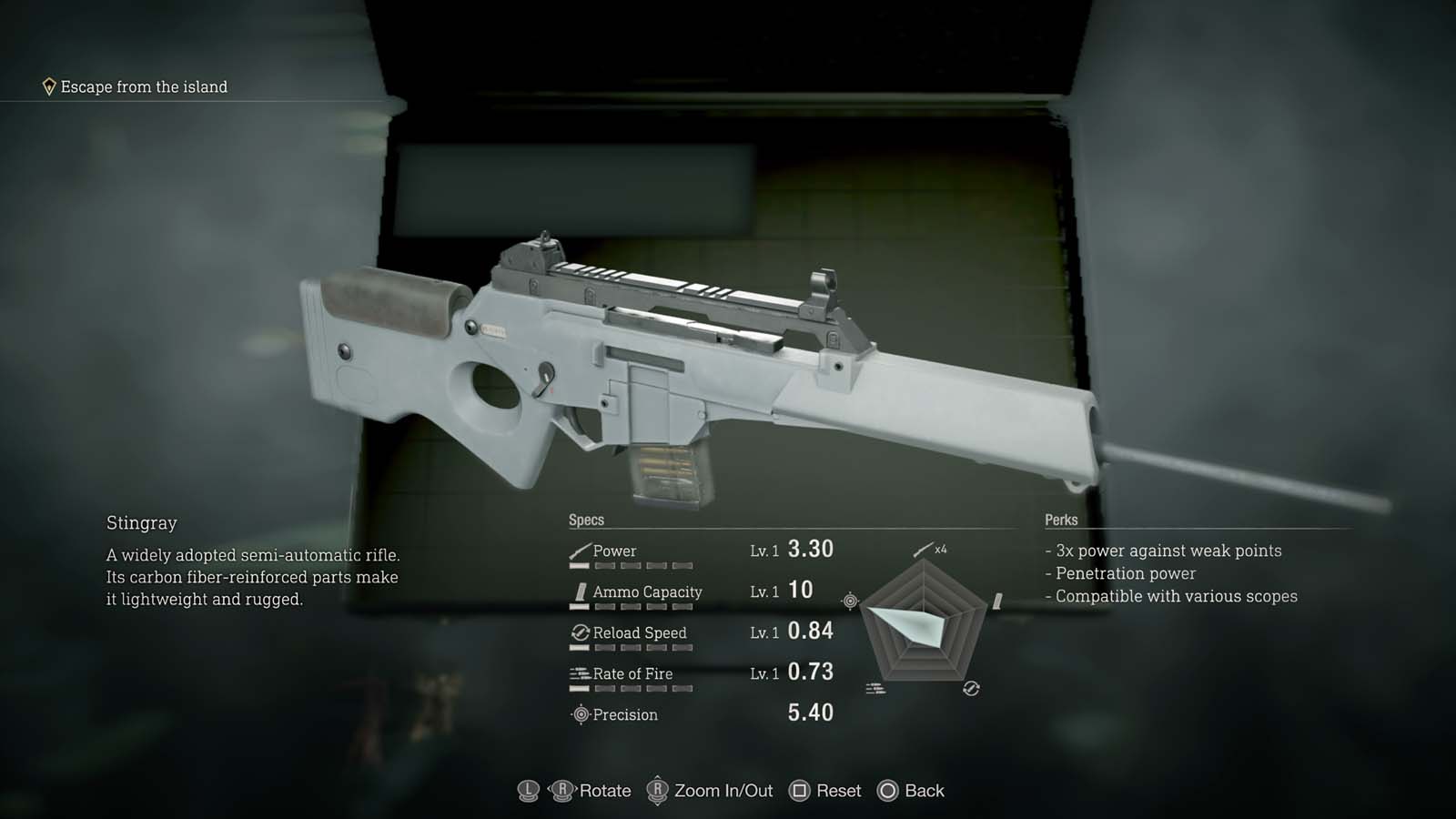This screenshot has height=819, width=1456.
Task: Click the crosshair icon left of the pentagon chart
Action: coord(850,600)
